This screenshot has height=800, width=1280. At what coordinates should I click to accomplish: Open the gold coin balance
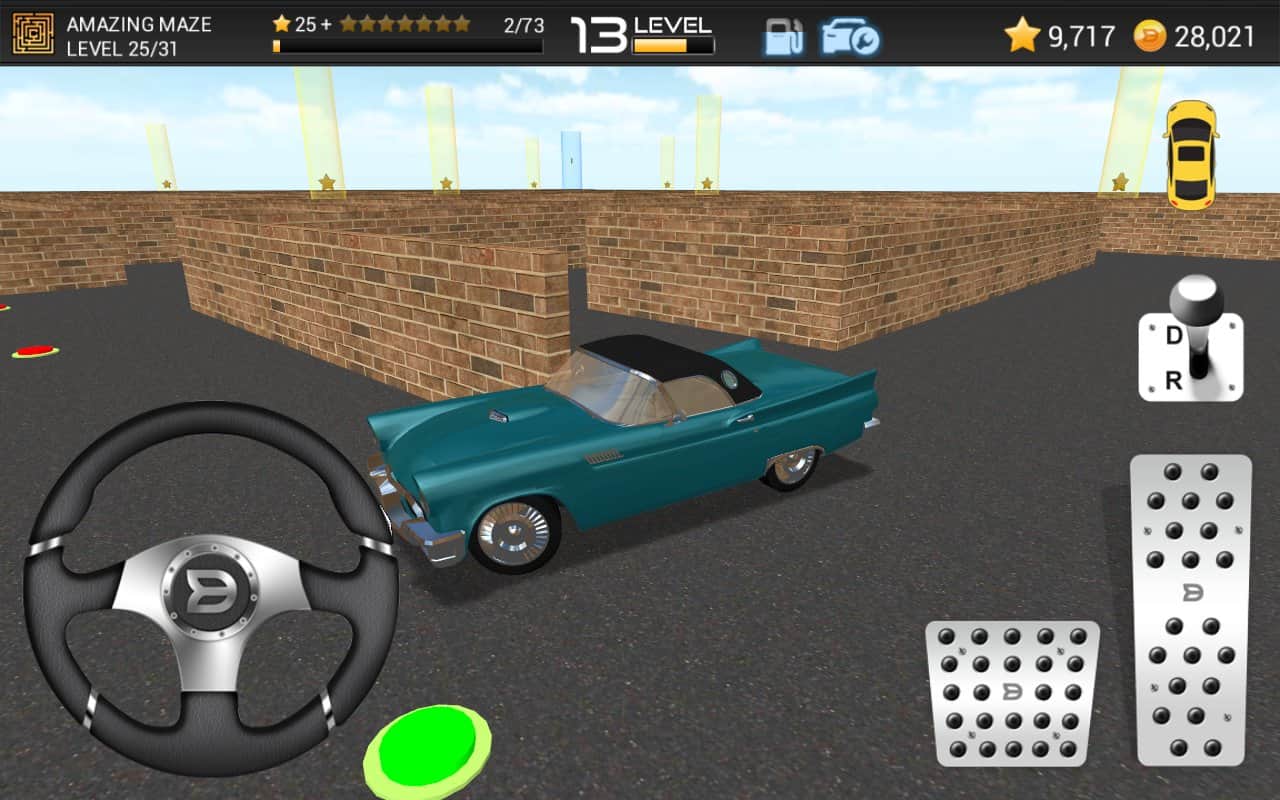click(1150, 37)
